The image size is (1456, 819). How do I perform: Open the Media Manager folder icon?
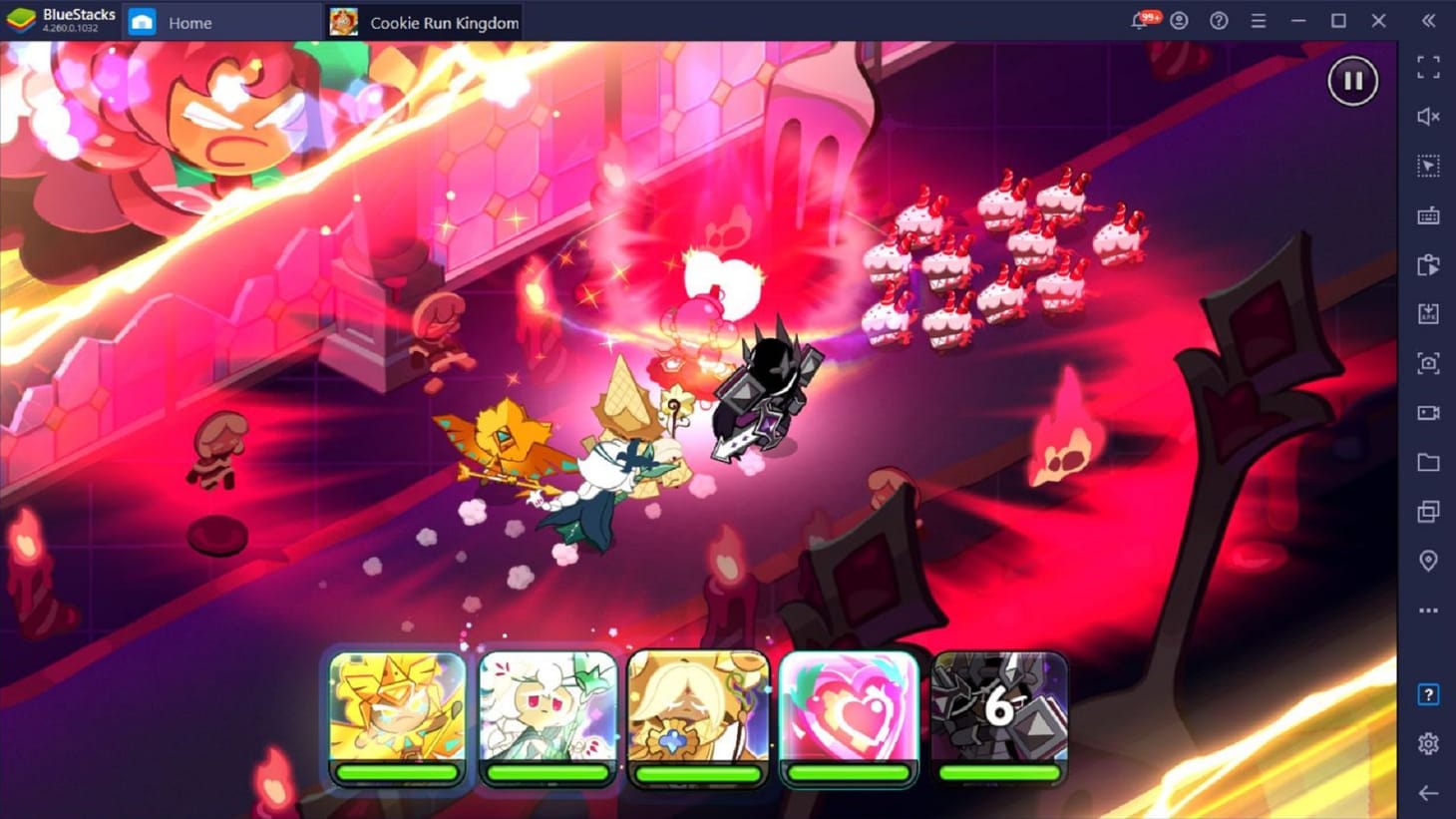click(1428, 462)
